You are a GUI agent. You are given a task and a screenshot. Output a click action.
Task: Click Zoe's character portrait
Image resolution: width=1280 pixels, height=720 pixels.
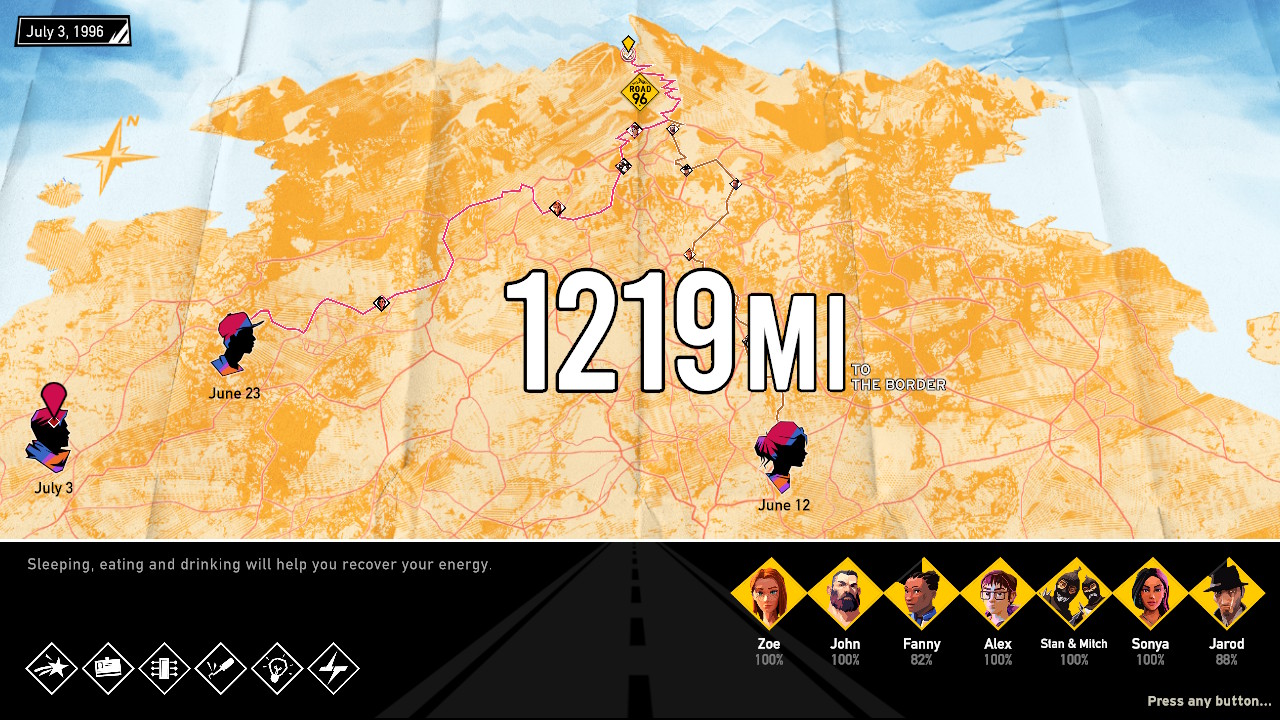[768, 595]
